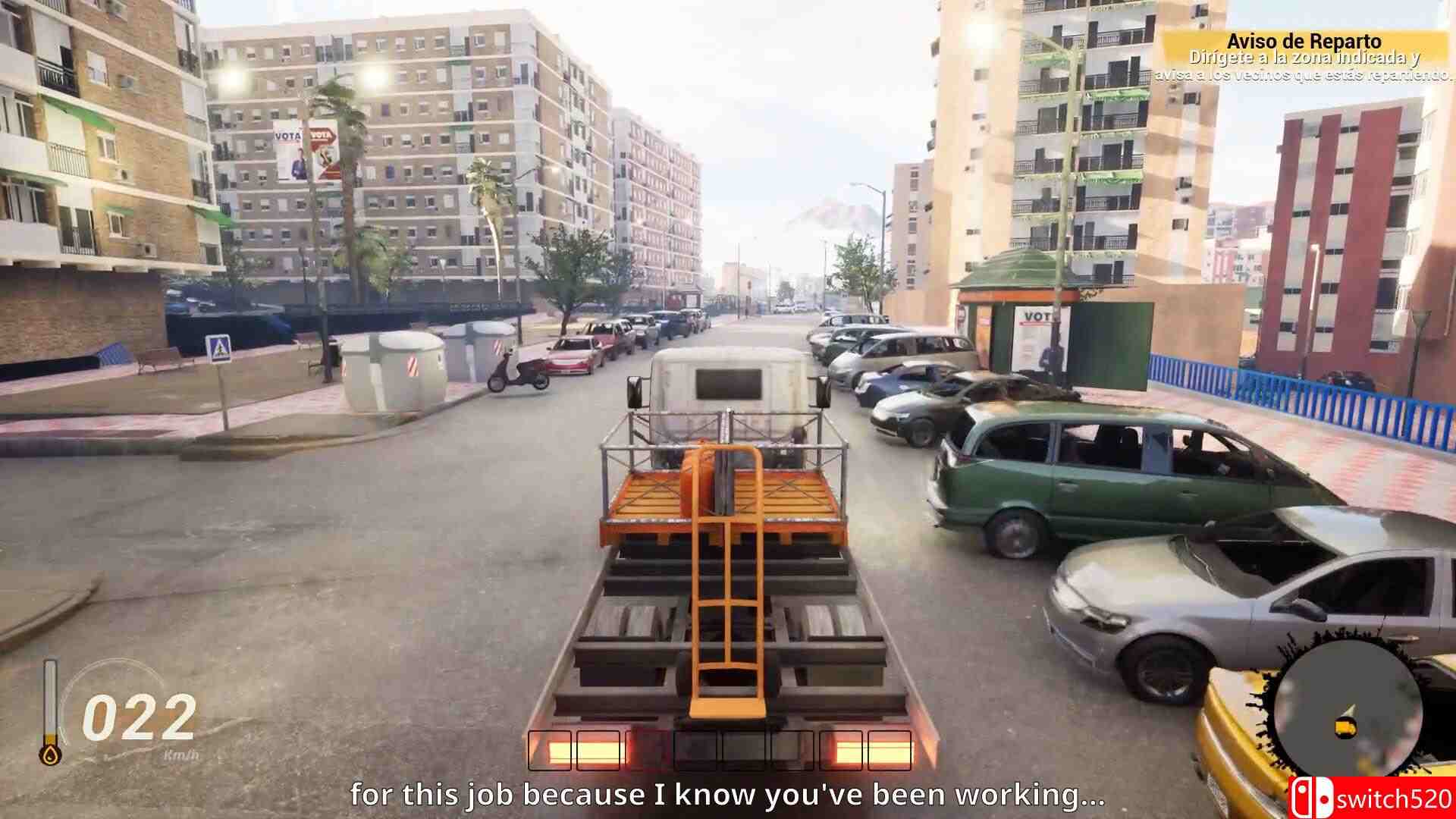Click the Nintendo Switch logo in the watermark
This screenshot has width=1456, height=819.
[x=1311, y=798]
